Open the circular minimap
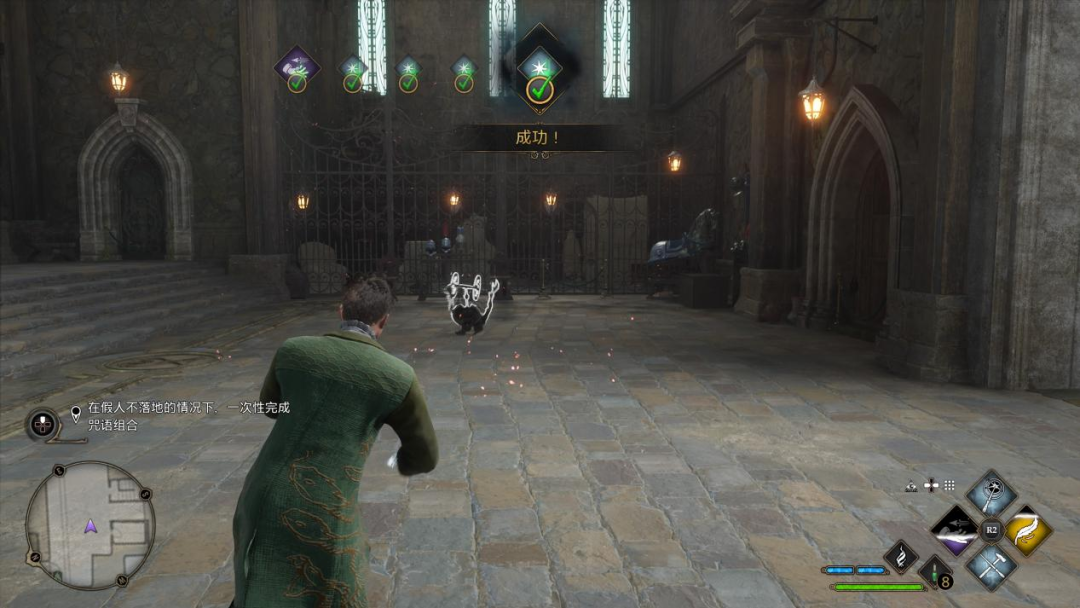The image size is (1080, 608). (90, 524)
